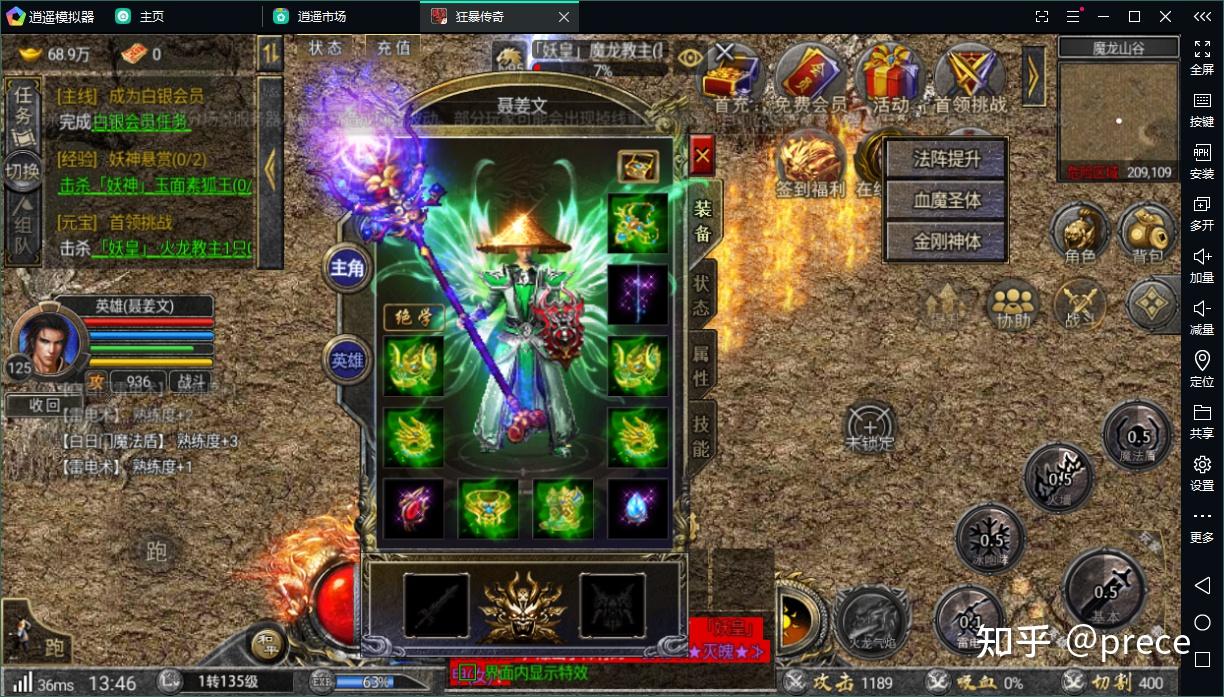The height and width of the screenshot is (697, 1224).
Task: Click the emulator 全屏 fullscreen button
Action: pos(1202,56)
